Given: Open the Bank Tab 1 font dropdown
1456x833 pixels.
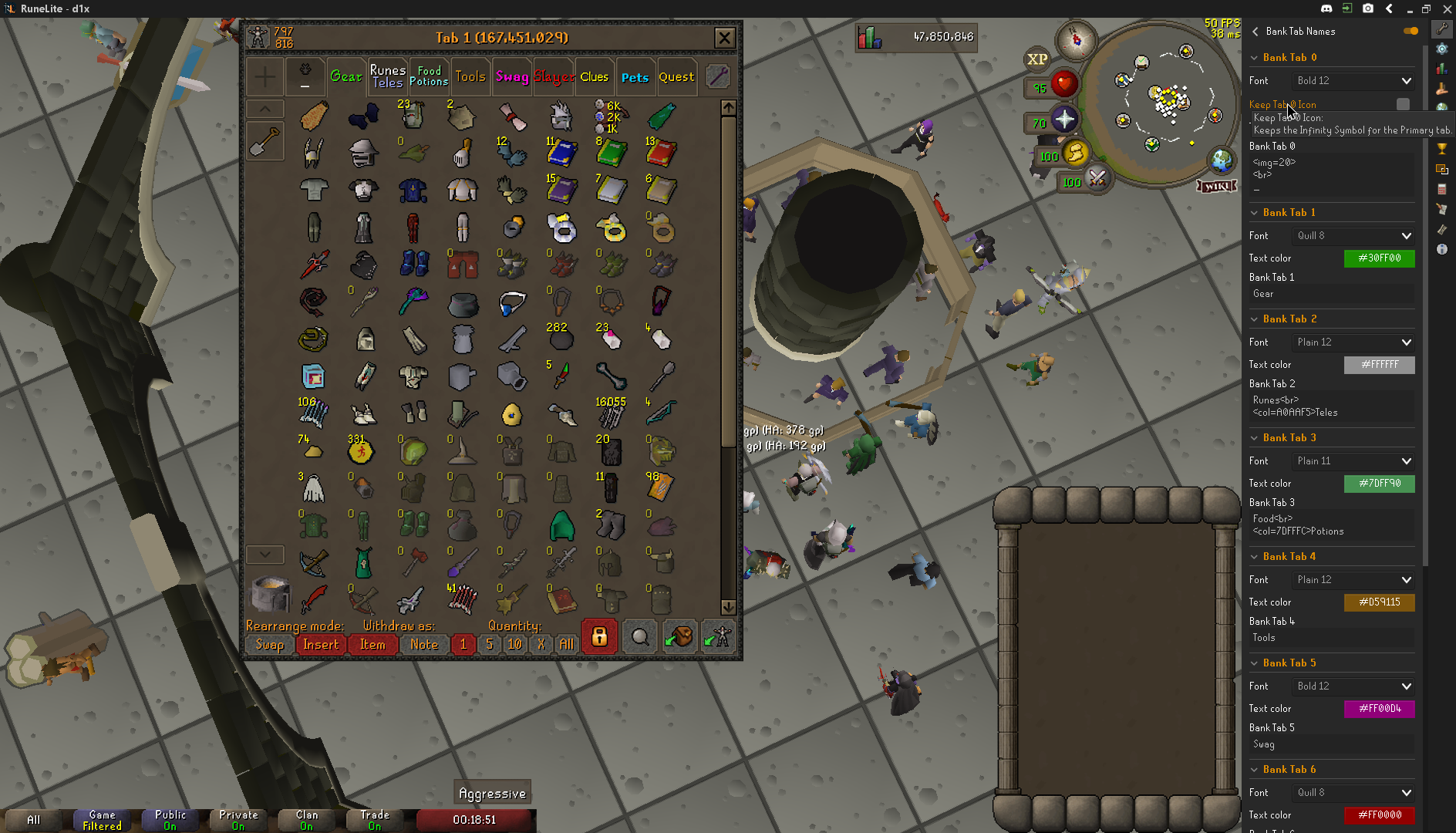Looking at the screenshot, I should click(x=1352, y=235).
